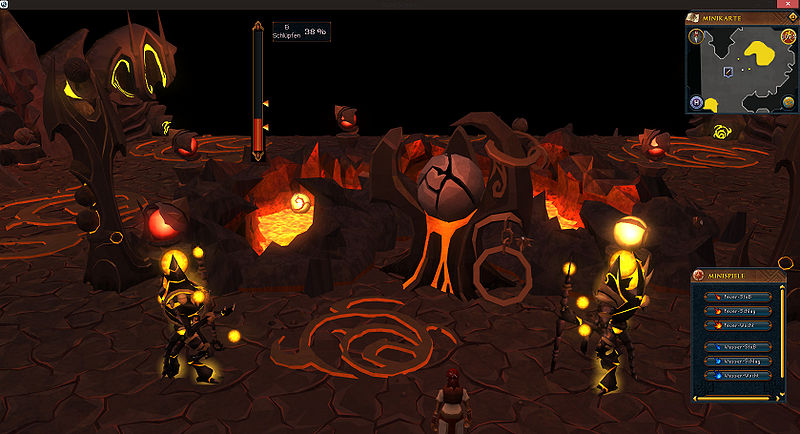
Task: Activate the third Feuer spell with large flame
Action: click(x=736, y=325)
